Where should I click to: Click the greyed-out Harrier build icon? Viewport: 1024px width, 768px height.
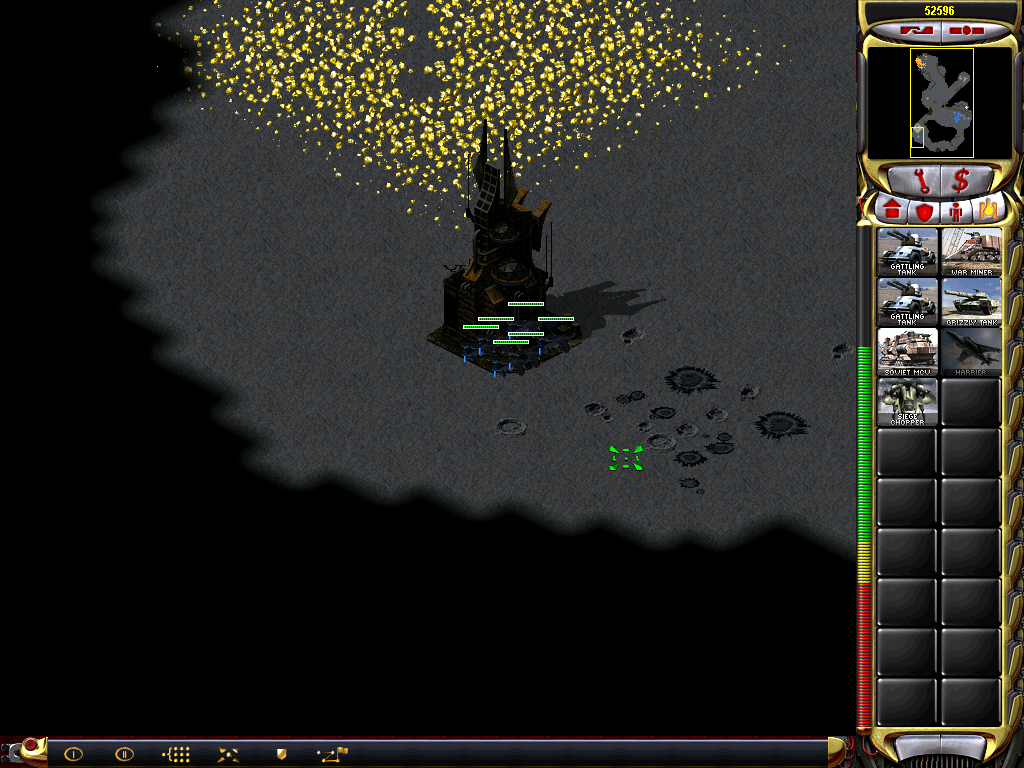(971, 351)
